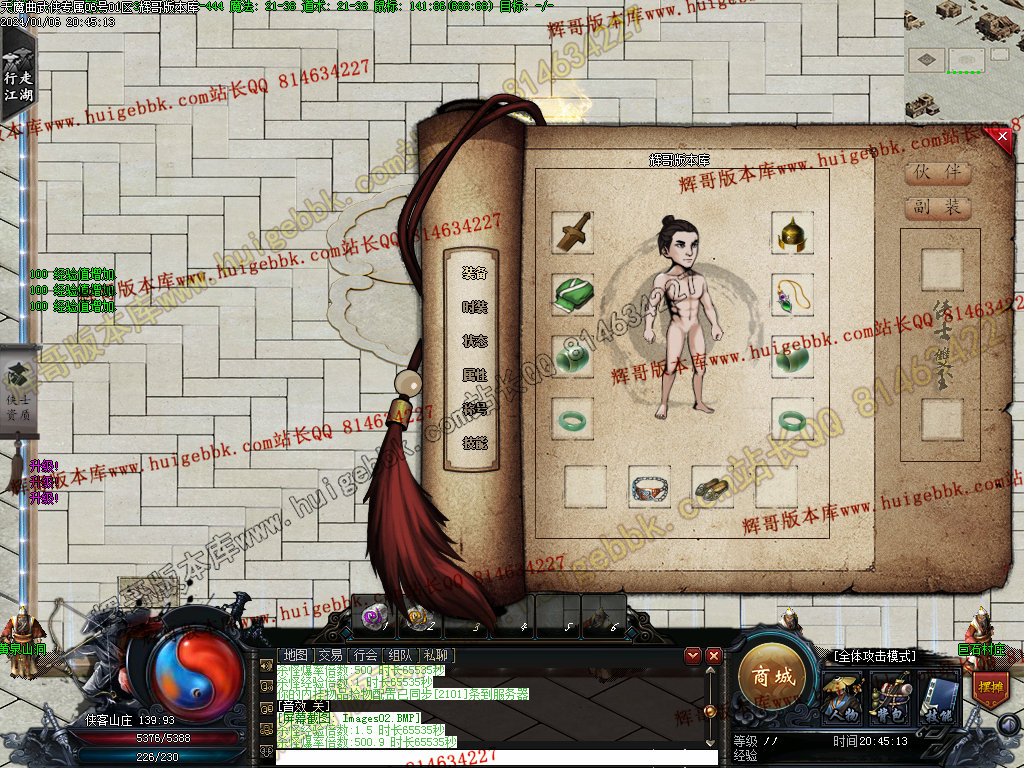Select the belt equipment slot
The height and width of the screenshot is (768, 1024).
(650, 487)
